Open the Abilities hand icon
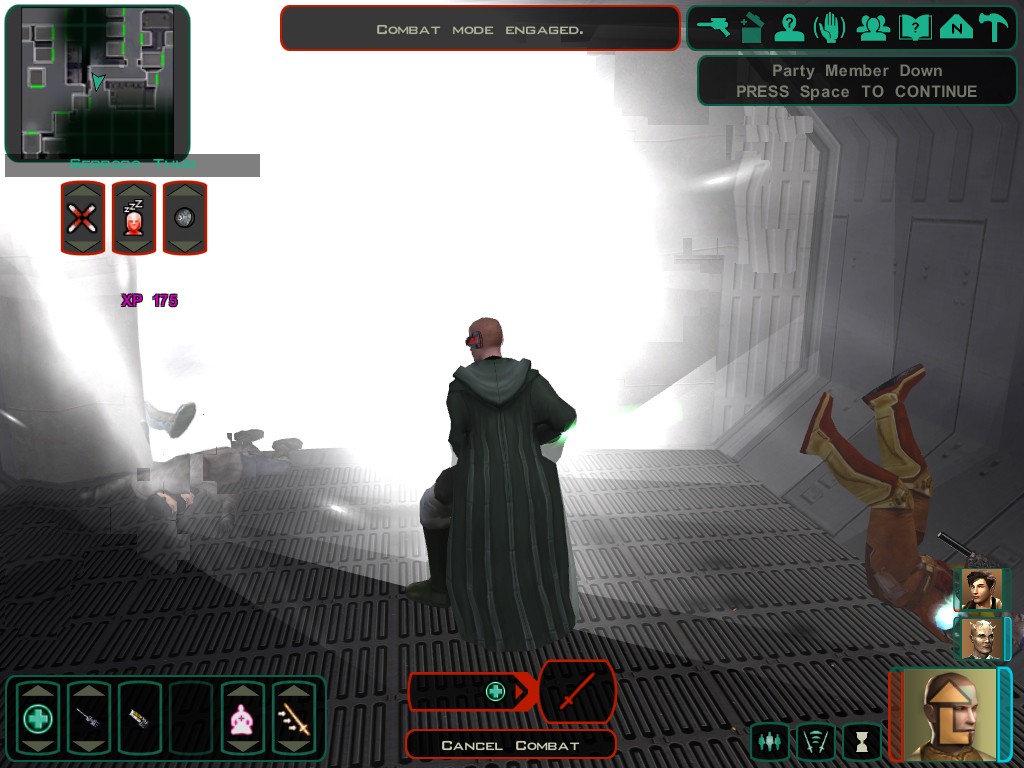This screenshot has height=768, width=1024. [829, 28]
